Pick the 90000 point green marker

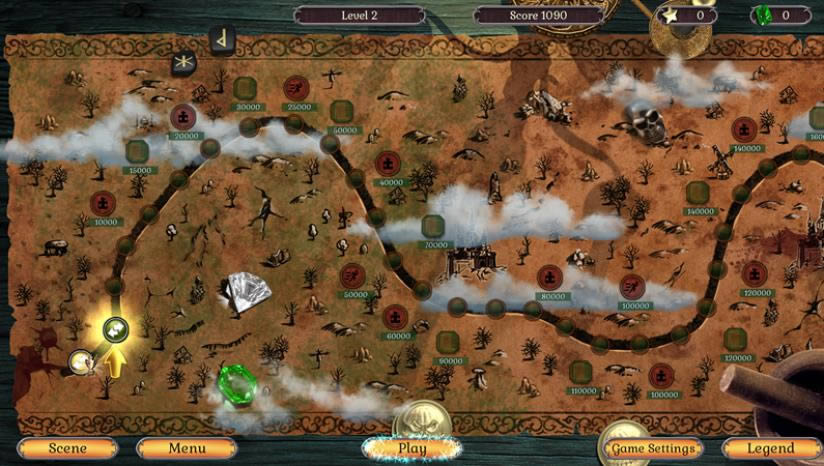(448, 342)
